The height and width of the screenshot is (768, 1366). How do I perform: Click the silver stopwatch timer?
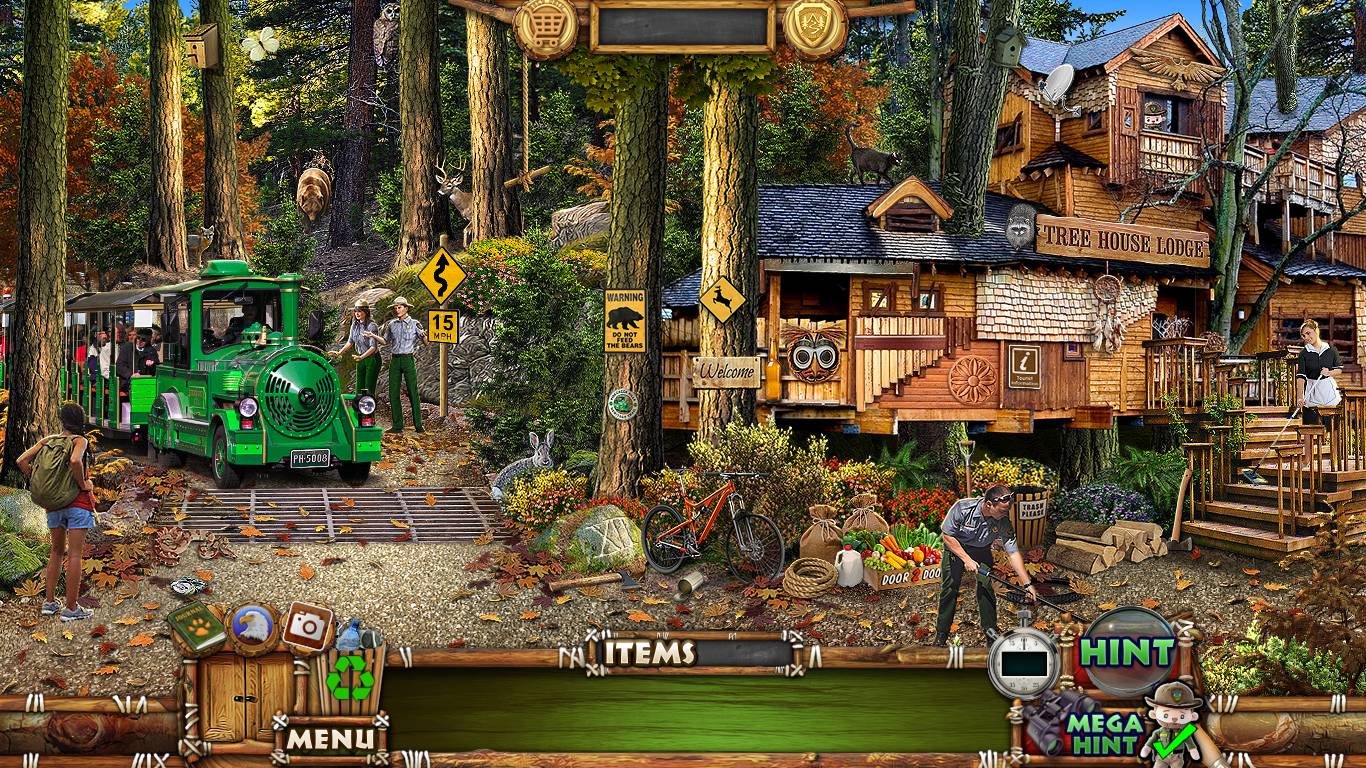[1023, 662]
